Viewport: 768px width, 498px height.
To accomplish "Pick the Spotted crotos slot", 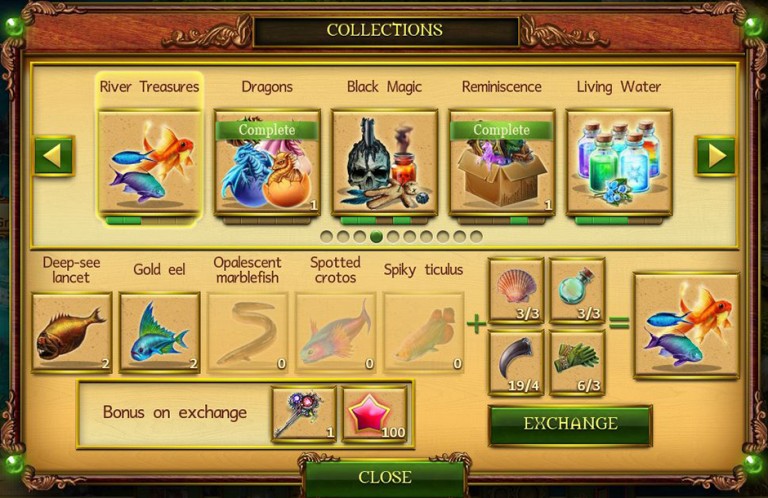I will tap(335, 332).
